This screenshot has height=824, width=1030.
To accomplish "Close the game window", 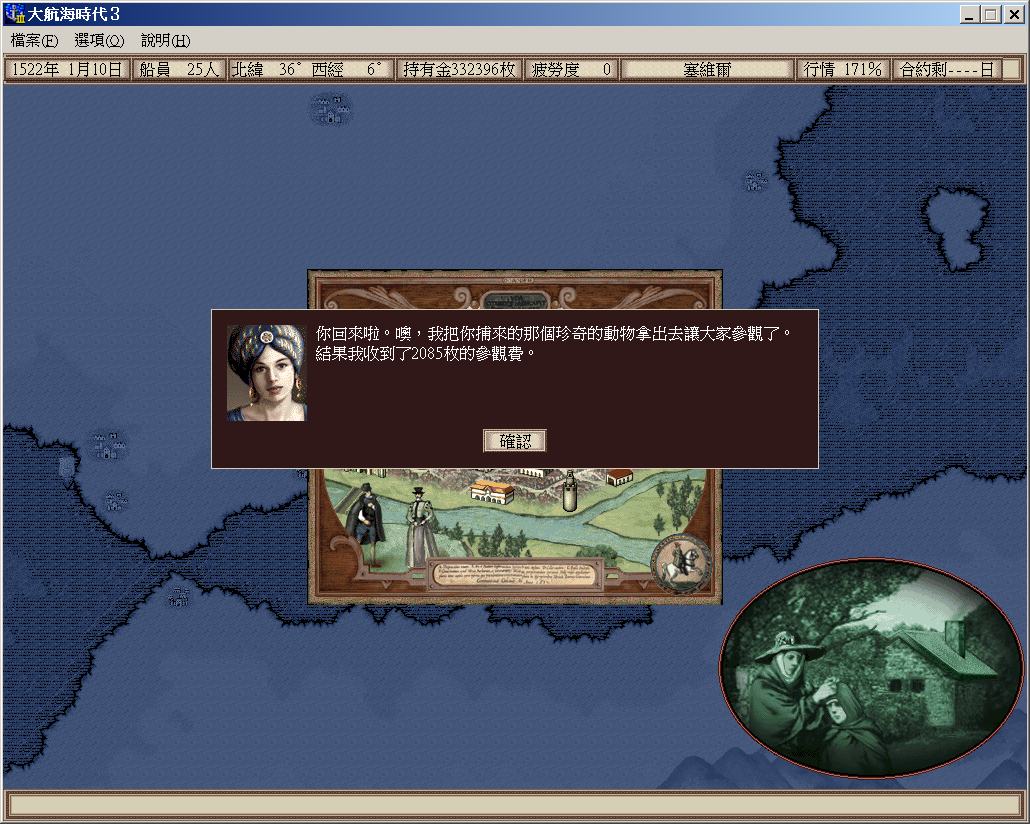I will pyautogui.click(x=1013, y=15).
